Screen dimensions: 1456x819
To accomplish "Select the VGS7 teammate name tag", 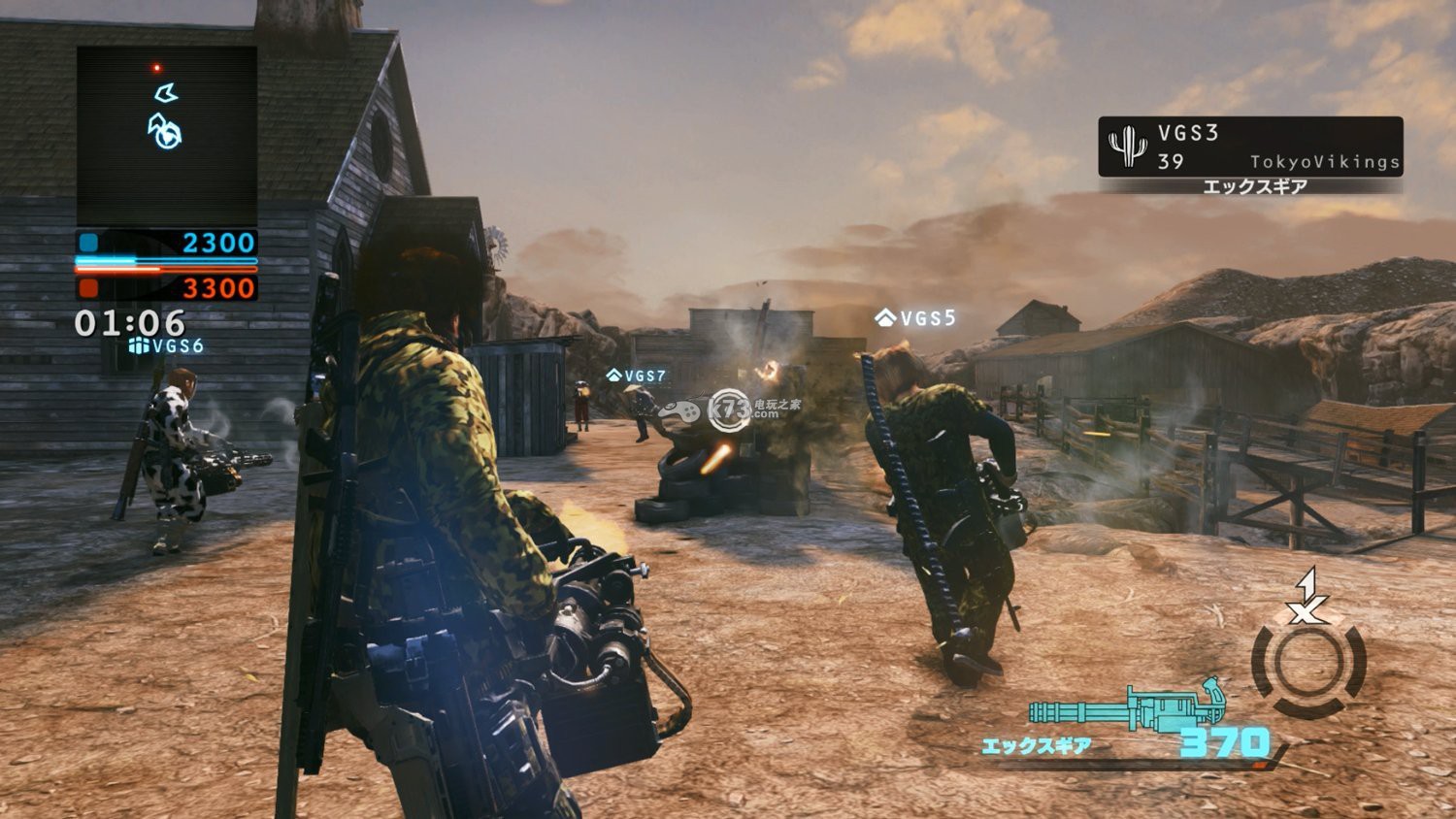I will point(637,376).
